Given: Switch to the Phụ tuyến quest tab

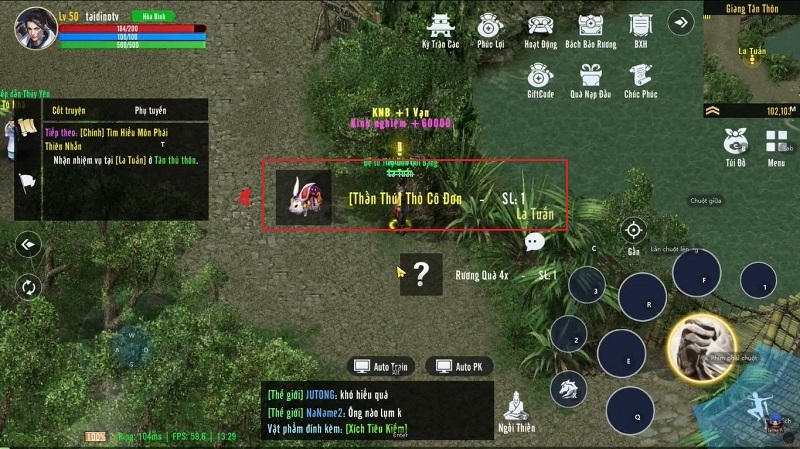Looking at the screenshot, I should (x=150, y=110).
